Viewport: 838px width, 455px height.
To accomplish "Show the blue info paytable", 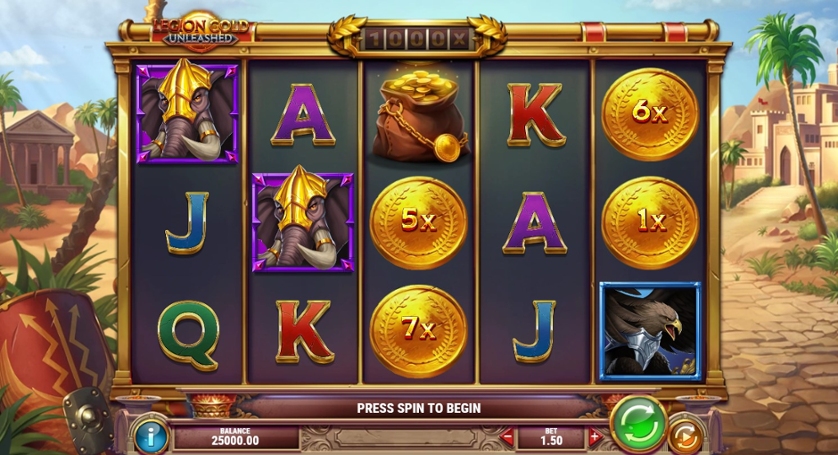I will tap(150, 436).
